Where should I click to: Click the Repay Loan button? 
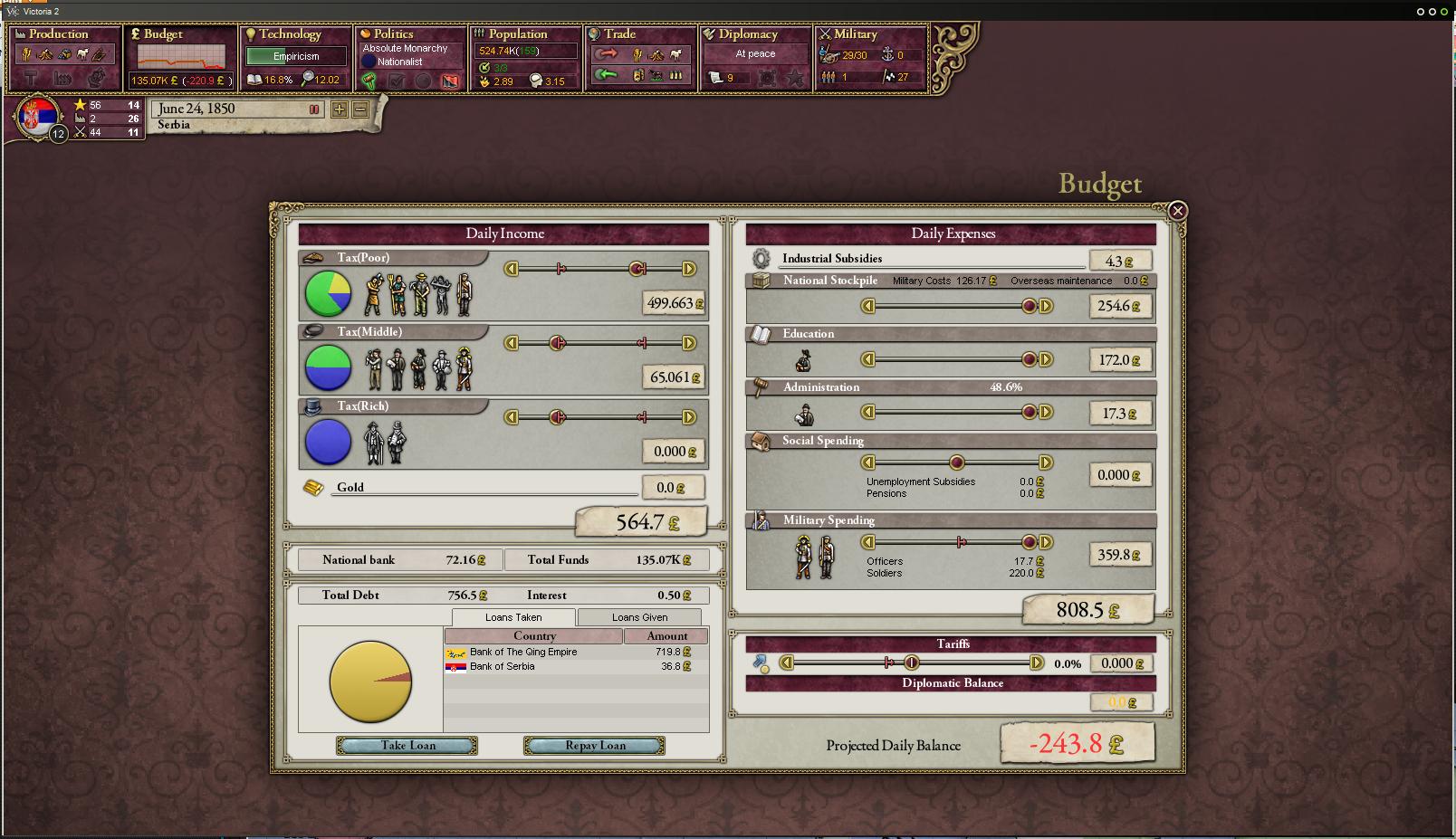pos(594,746)
